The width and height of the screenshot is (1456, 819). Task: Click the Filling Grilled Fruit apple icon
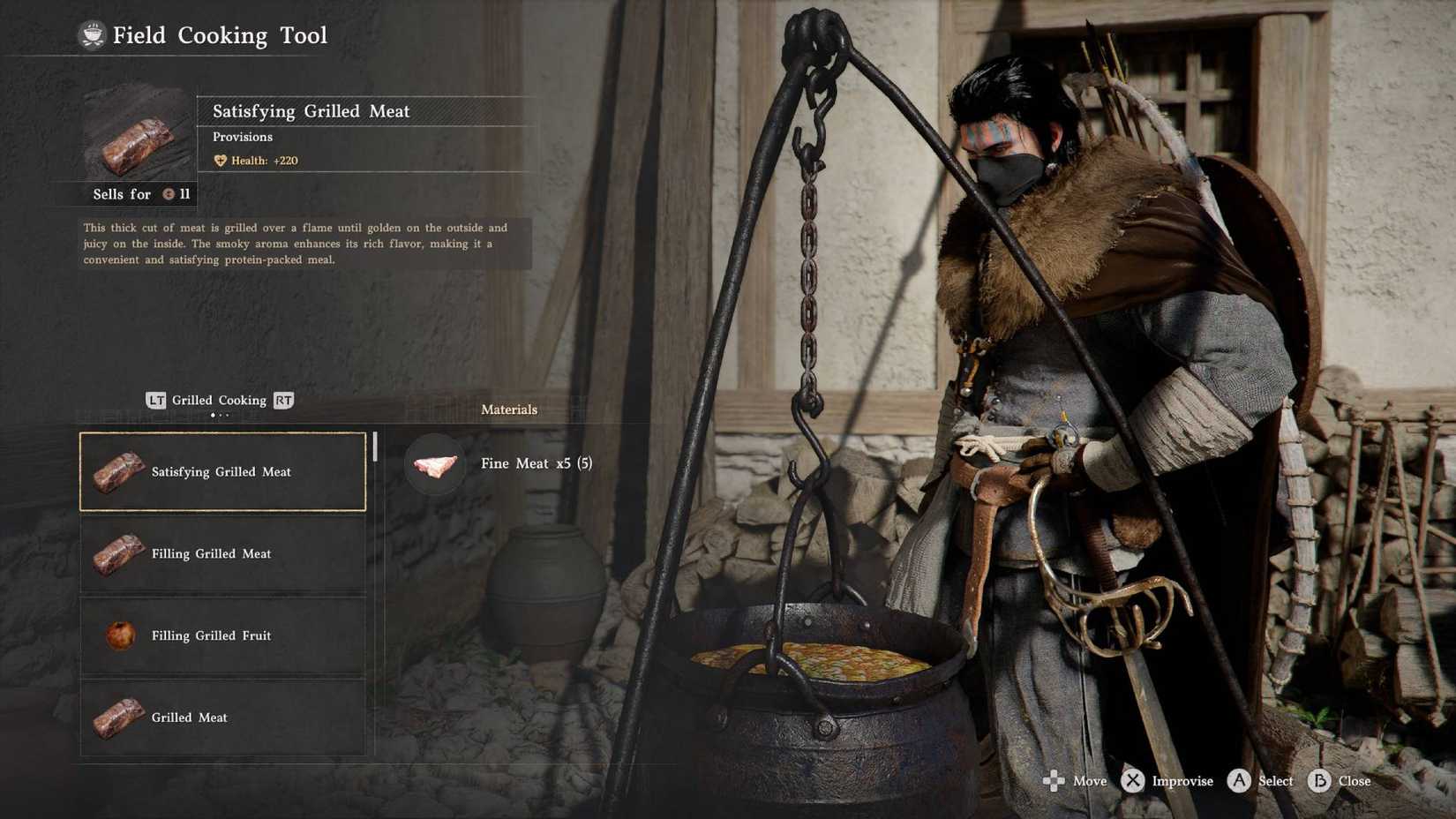(x=119, y=635)
